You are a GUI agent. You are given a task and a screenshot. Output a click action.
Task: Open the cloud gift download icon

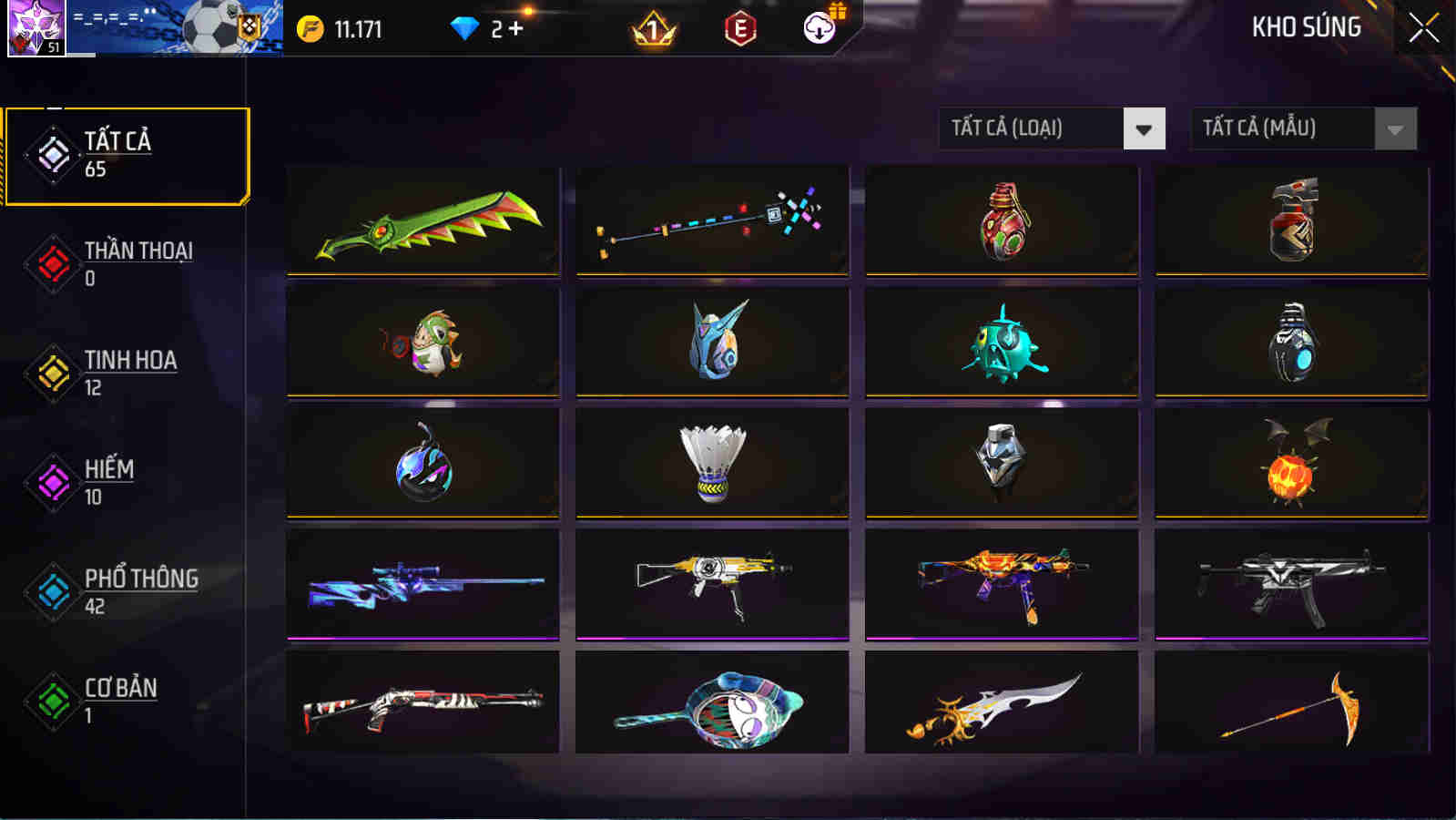(818, 29)
